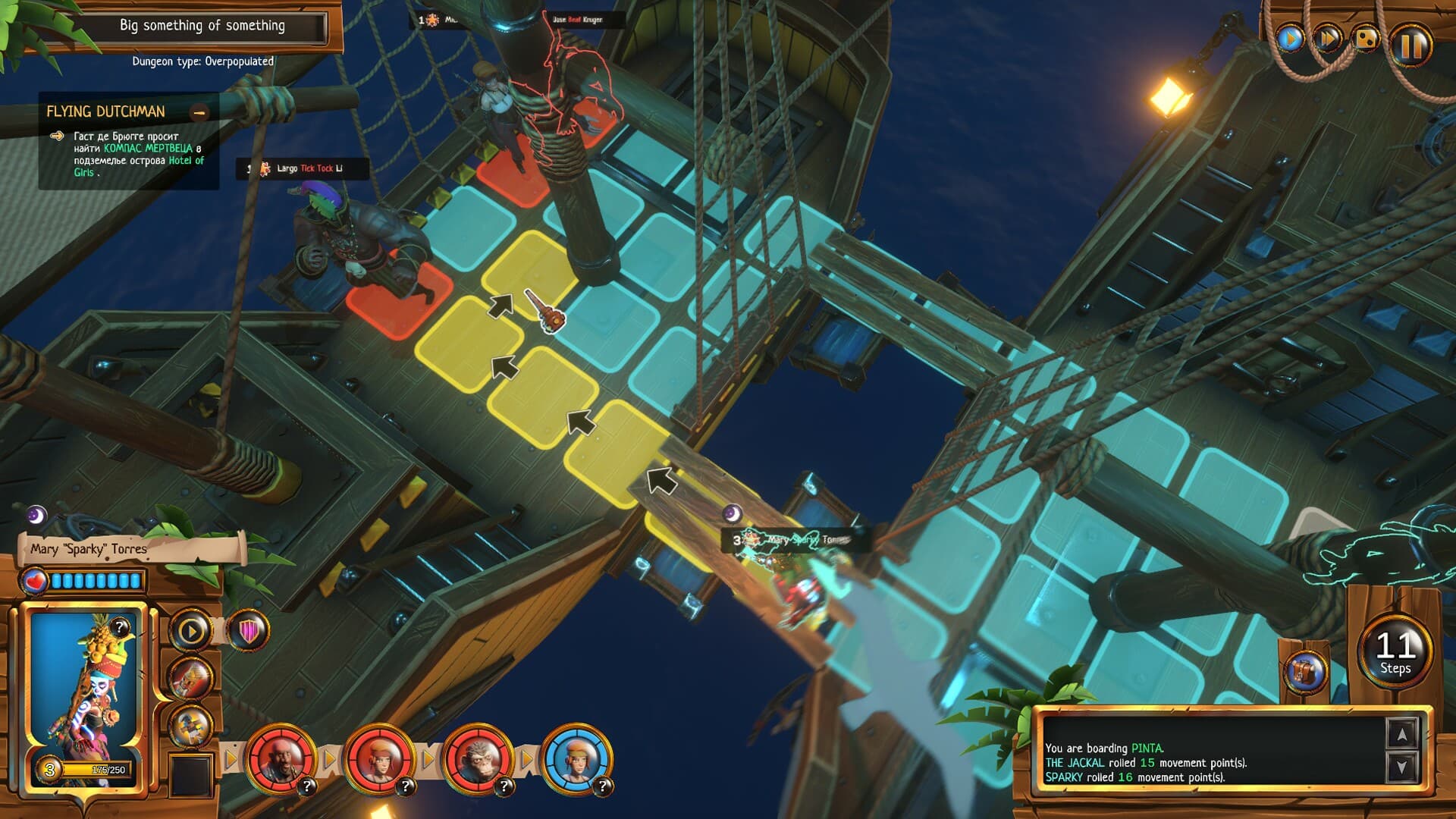Screen dimensions: 1456x819
Task: Open Mary Sparky Torres portrait help question mark
Action: click(120, 627)
